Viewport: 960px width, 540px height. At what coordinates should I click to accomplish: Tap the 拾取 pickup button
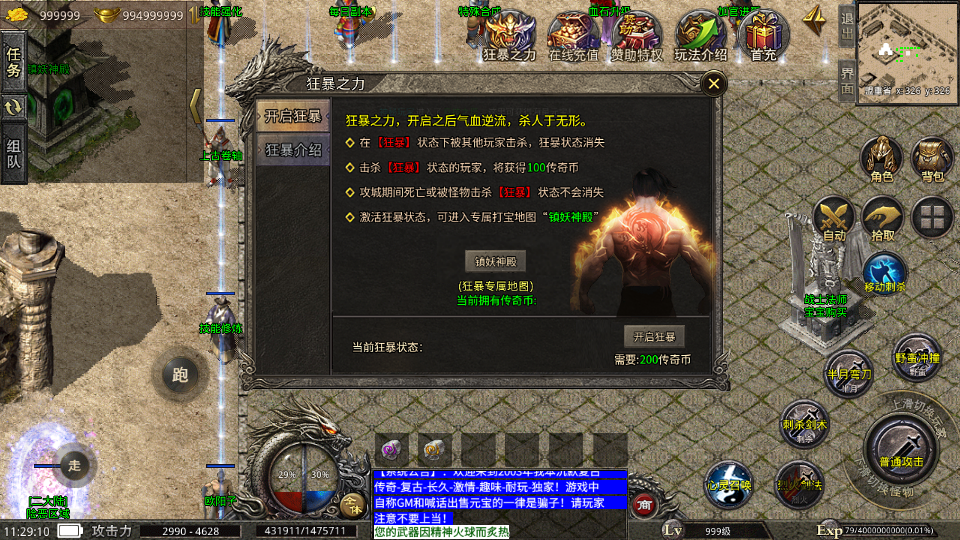click(x=882, y=219)
